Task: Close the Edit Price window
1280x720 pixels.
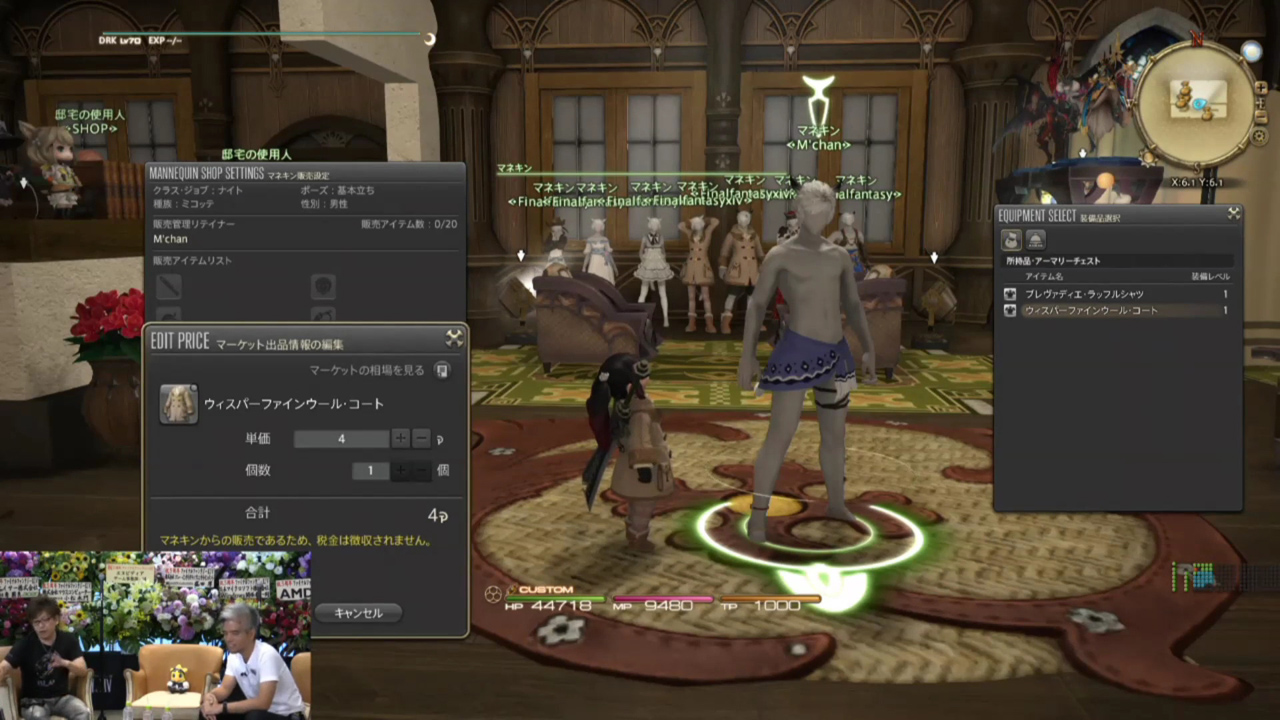Action: point(454,339)
